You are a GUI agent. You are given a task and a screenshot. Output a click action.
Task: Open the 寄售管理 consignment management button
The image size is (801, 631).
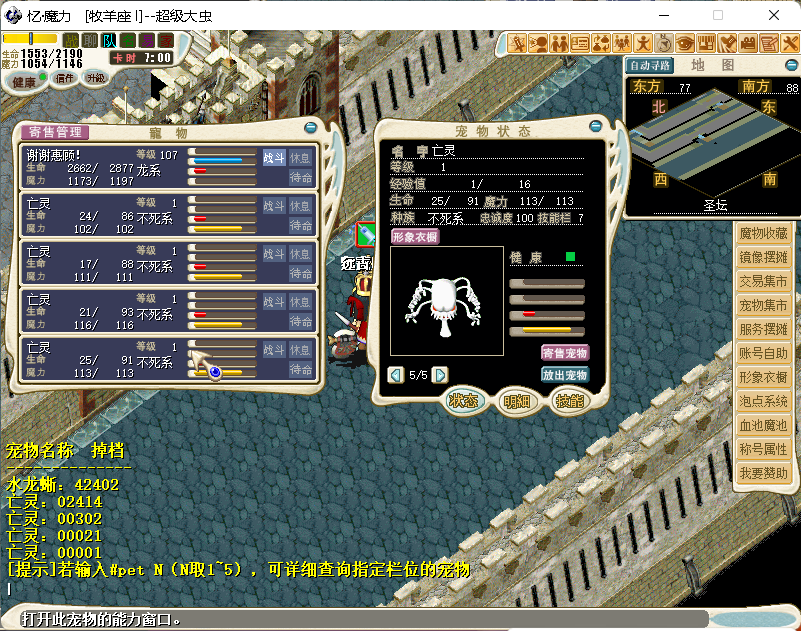[x=55, y=132]
